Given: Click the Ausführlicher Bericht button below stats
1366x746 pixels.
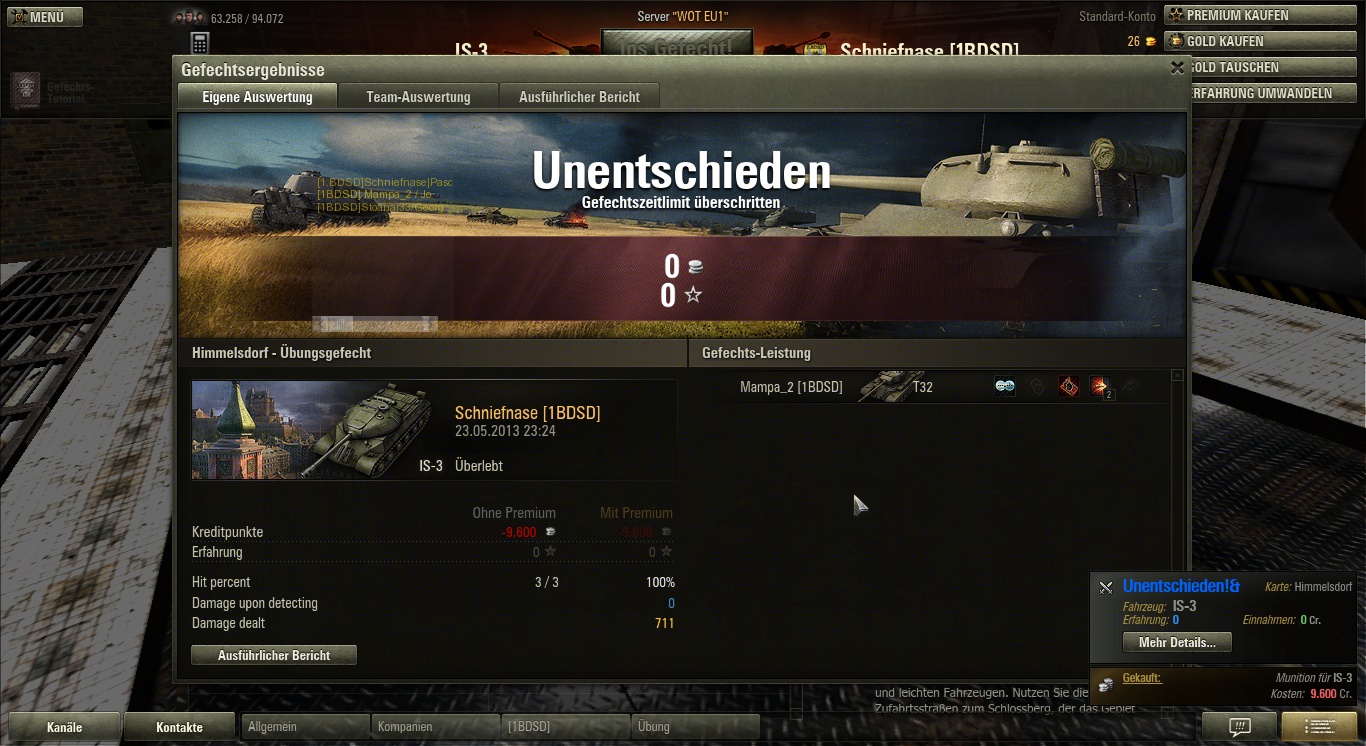Looking at the screenshot, I should tap(274, 655).
